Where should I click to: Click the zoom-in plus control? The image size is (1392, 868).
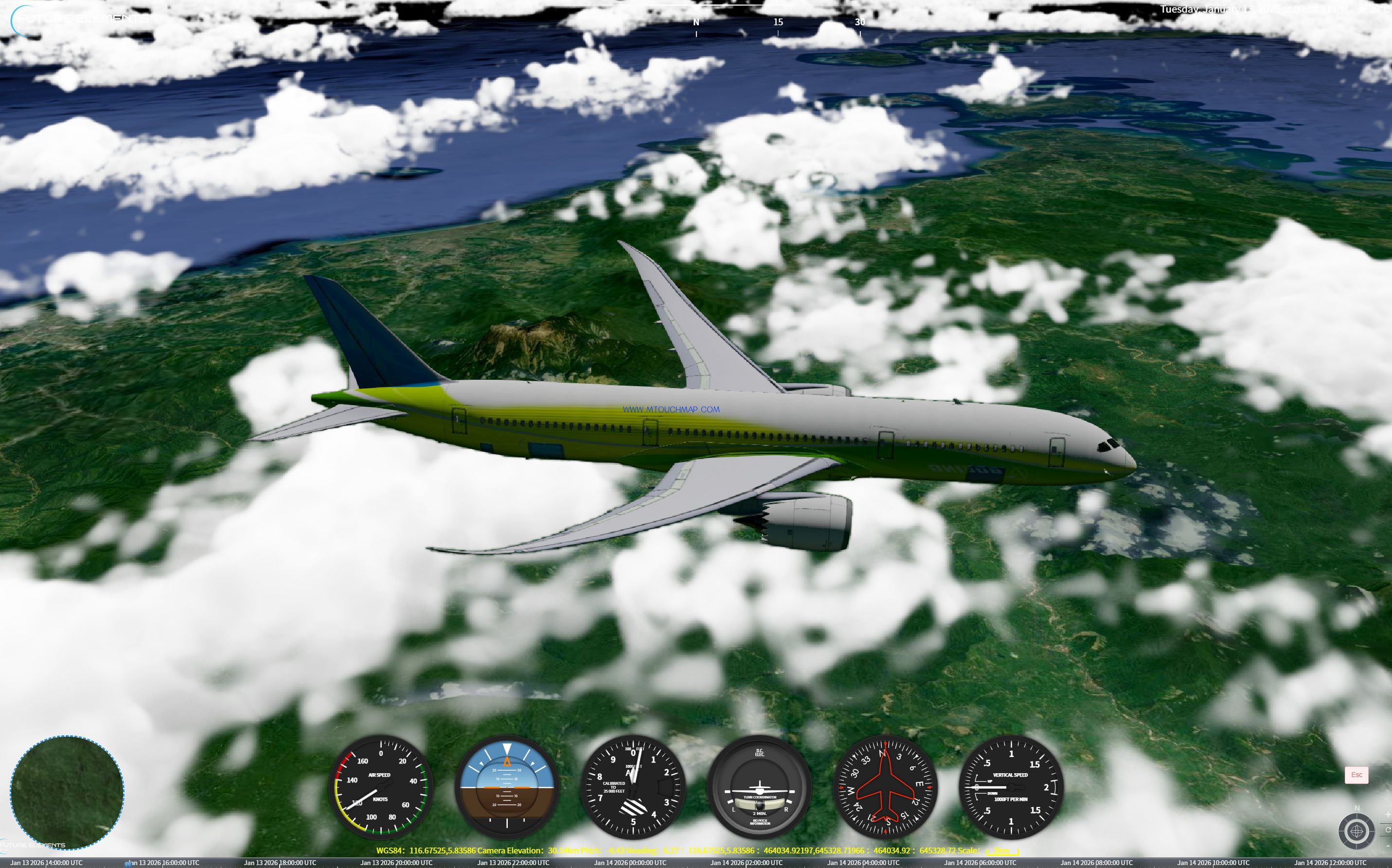1389,815
